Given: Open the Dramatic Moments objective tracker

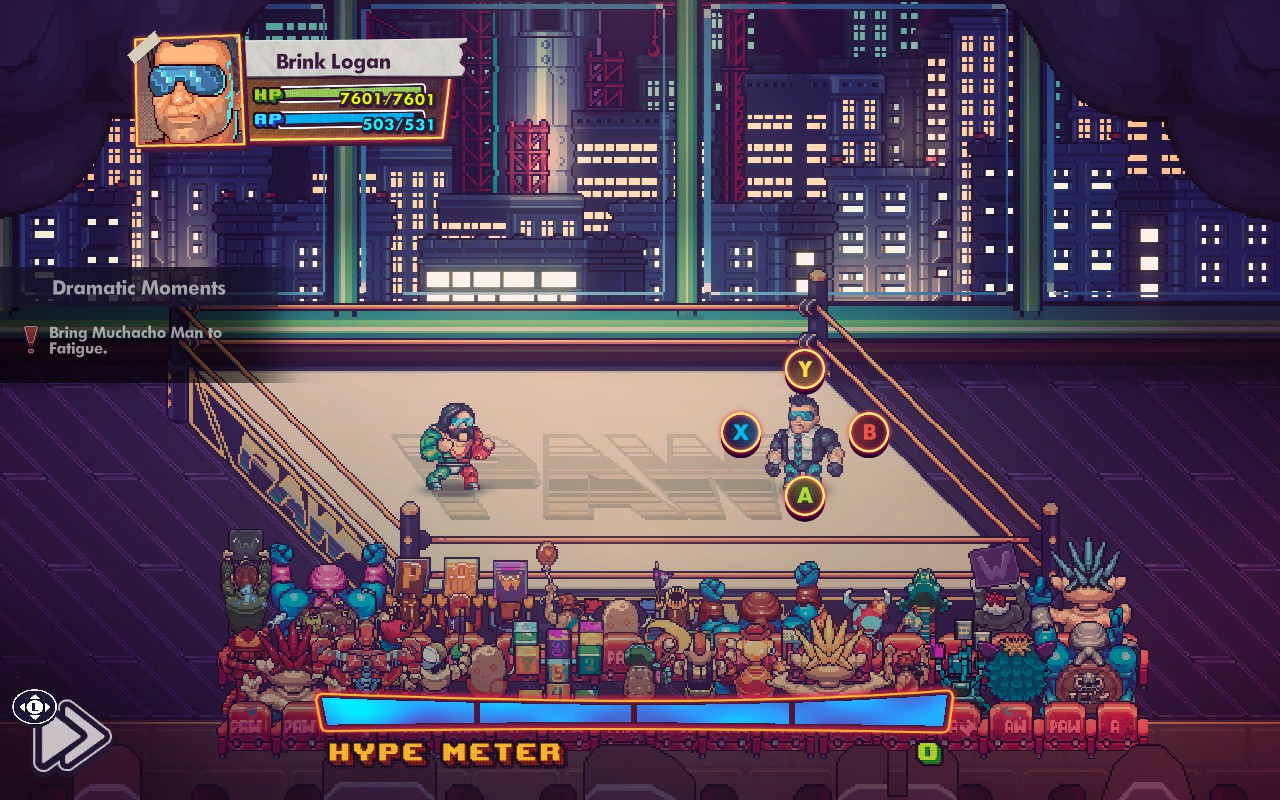Looking at the screenshot, I should point(138,288).
